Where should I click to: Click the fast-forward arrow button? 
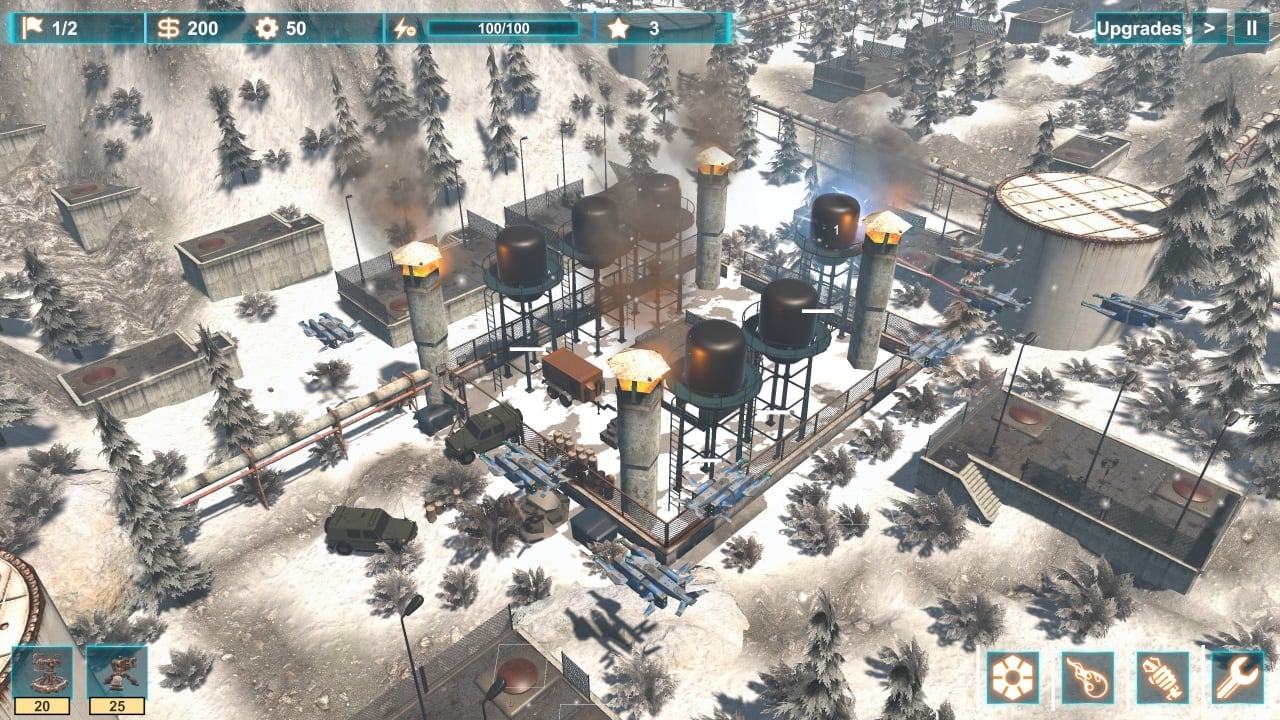pos(1209,28)
